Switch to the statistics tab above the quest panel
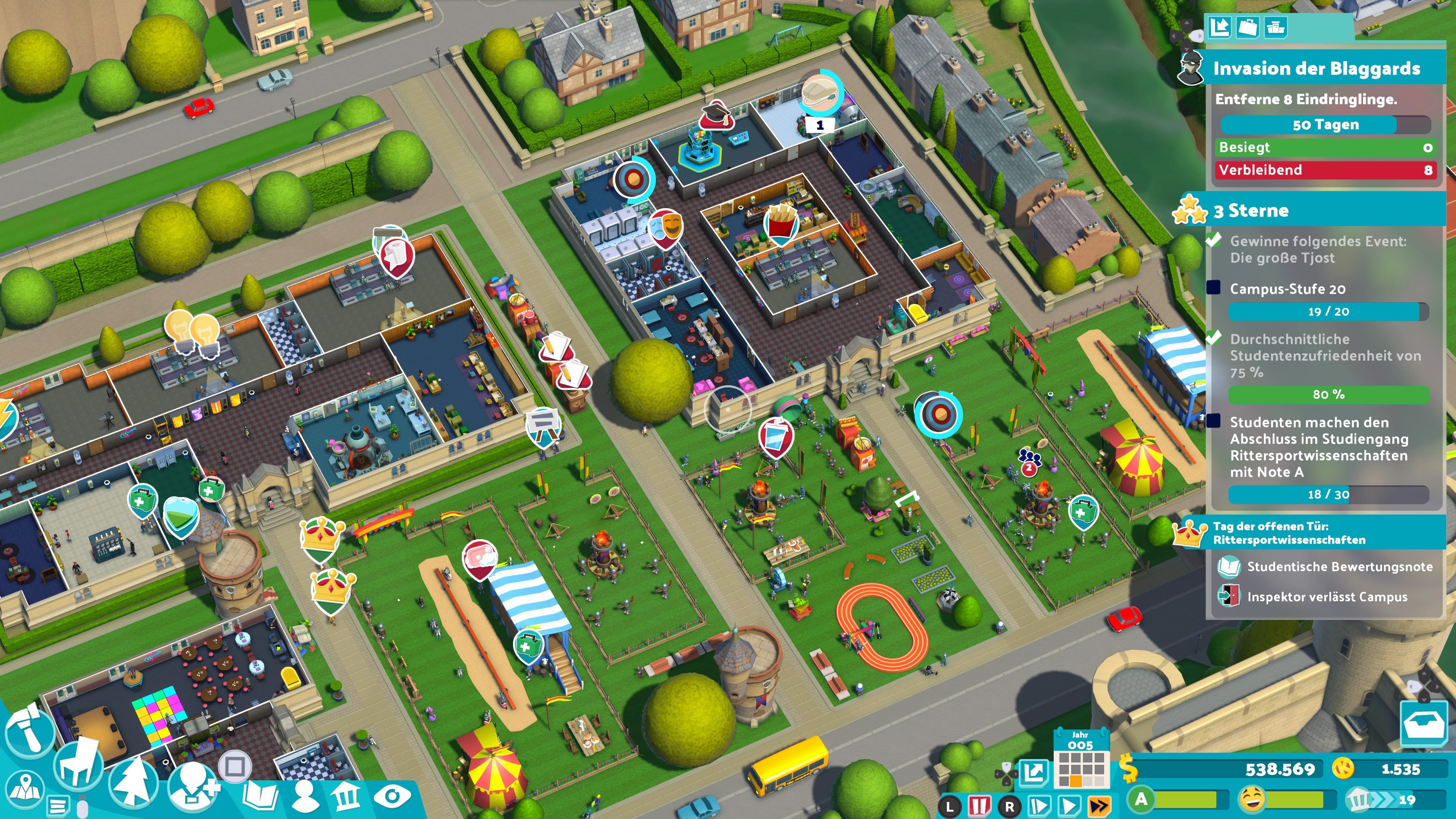The width and height of the screenshot is (1456, 819). point(1220,27)
